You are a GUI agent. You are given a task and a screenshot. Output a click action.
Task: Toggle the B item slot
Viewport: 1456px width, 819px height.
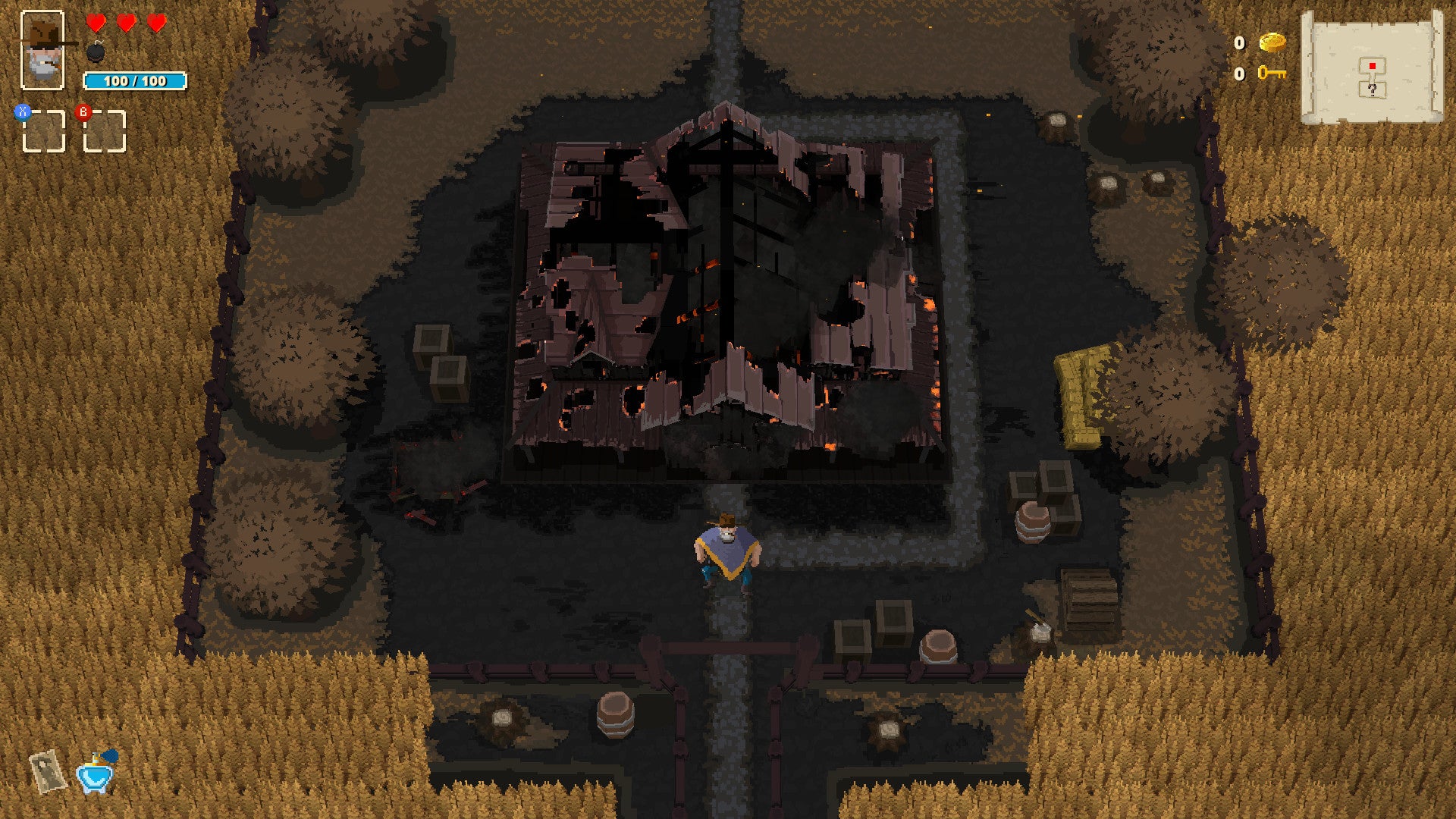pos(105,130)
